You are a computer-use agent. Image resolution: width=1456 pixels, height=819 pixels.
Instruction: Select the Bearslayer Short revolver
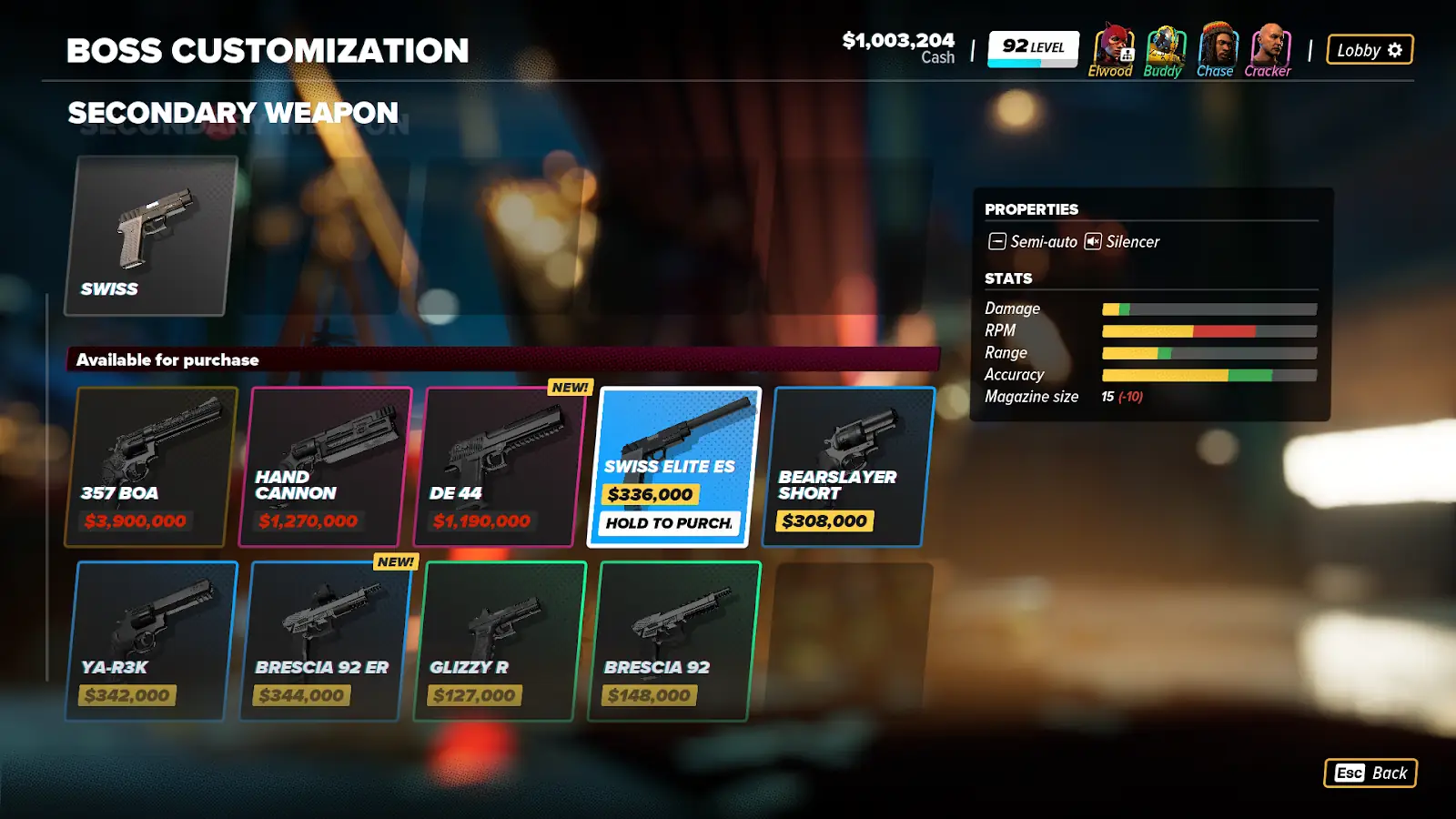(848, 466)
